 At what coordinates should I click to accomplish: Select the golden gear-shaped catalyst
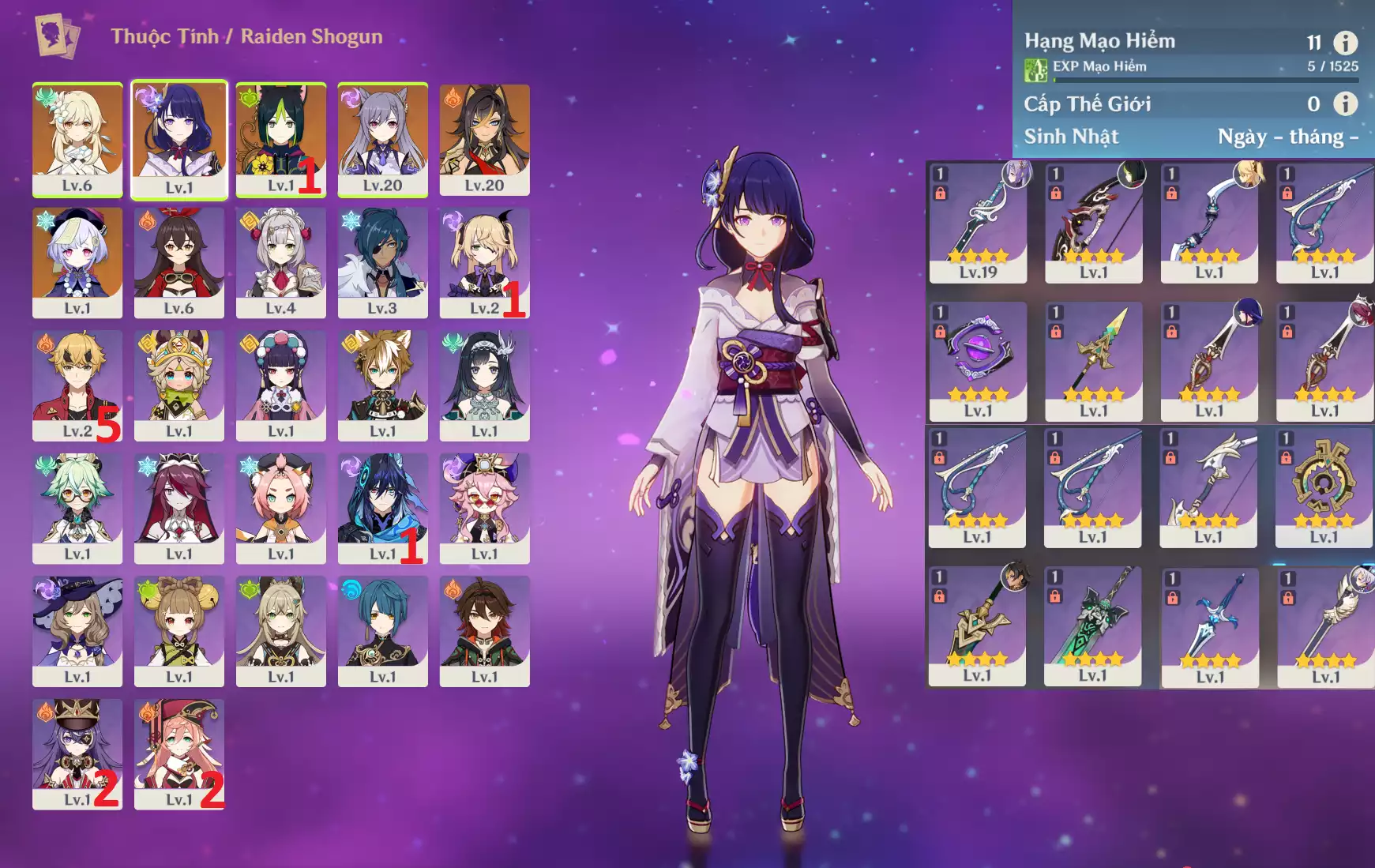click(1324, 487)
